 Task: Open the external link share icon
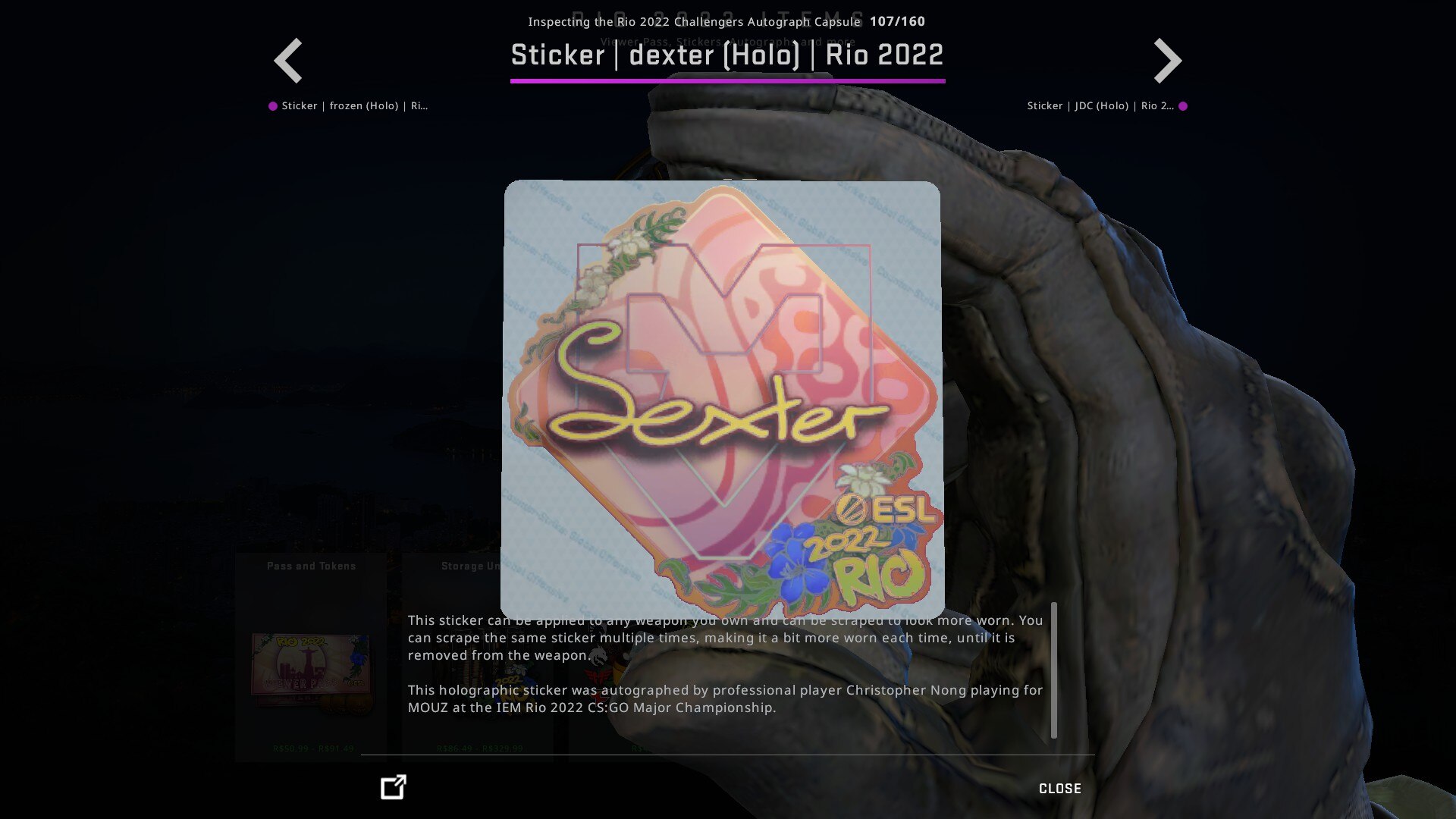pos(391,789)
